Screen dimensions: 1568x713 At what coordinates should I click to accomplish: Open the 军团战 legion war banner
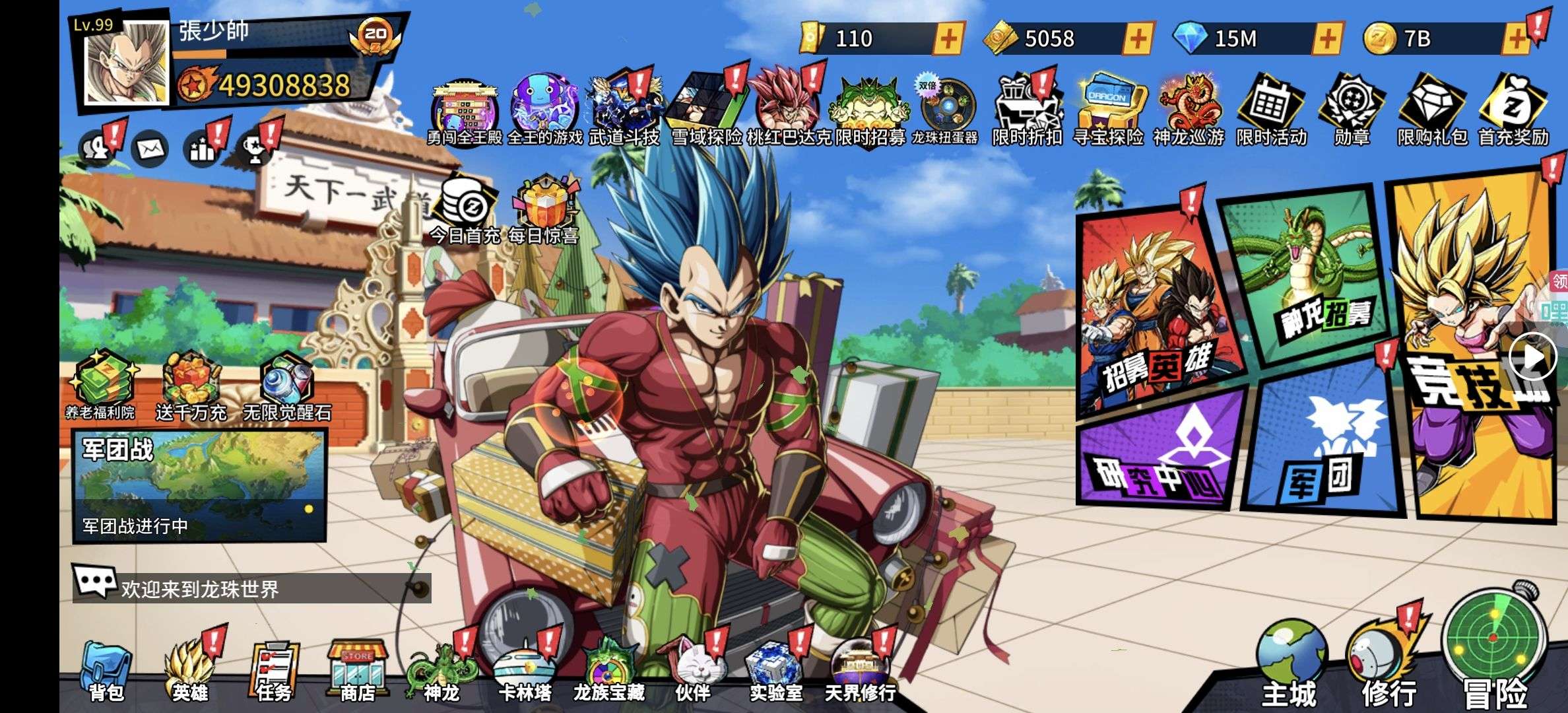pos(199,485)
